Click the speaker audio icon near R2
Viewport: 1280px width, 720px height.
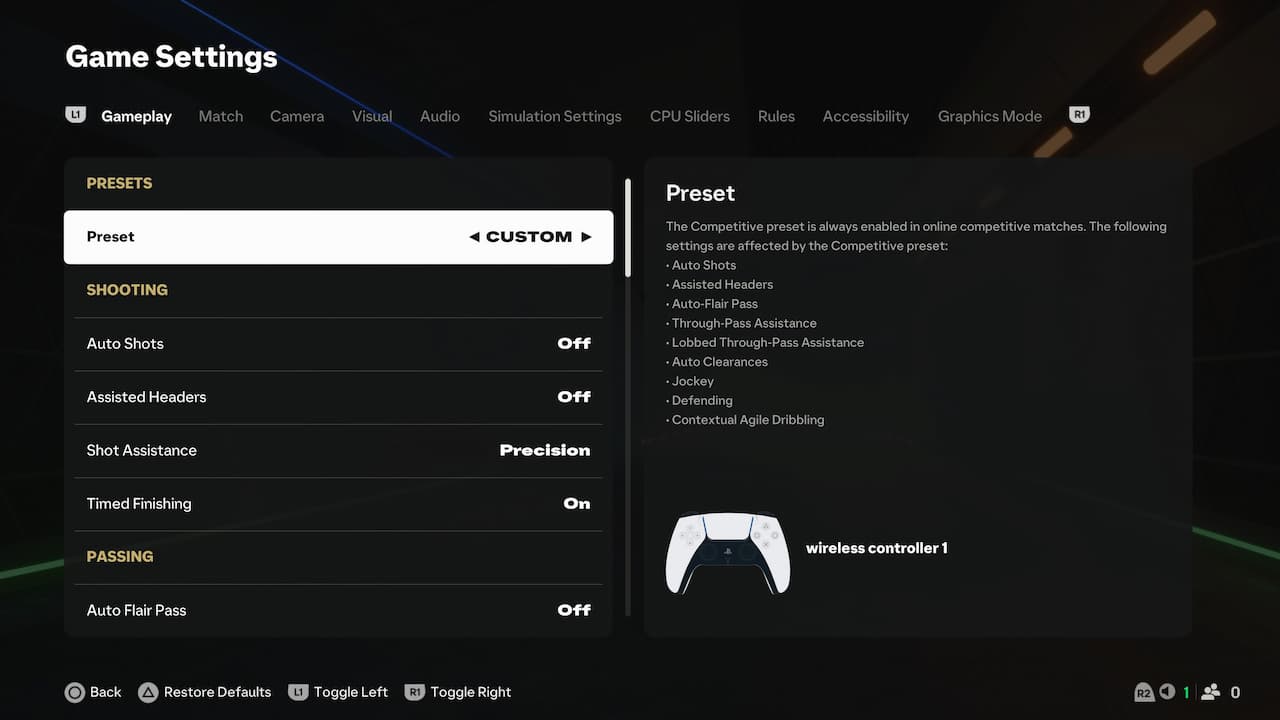click(x=1167, y=691)
